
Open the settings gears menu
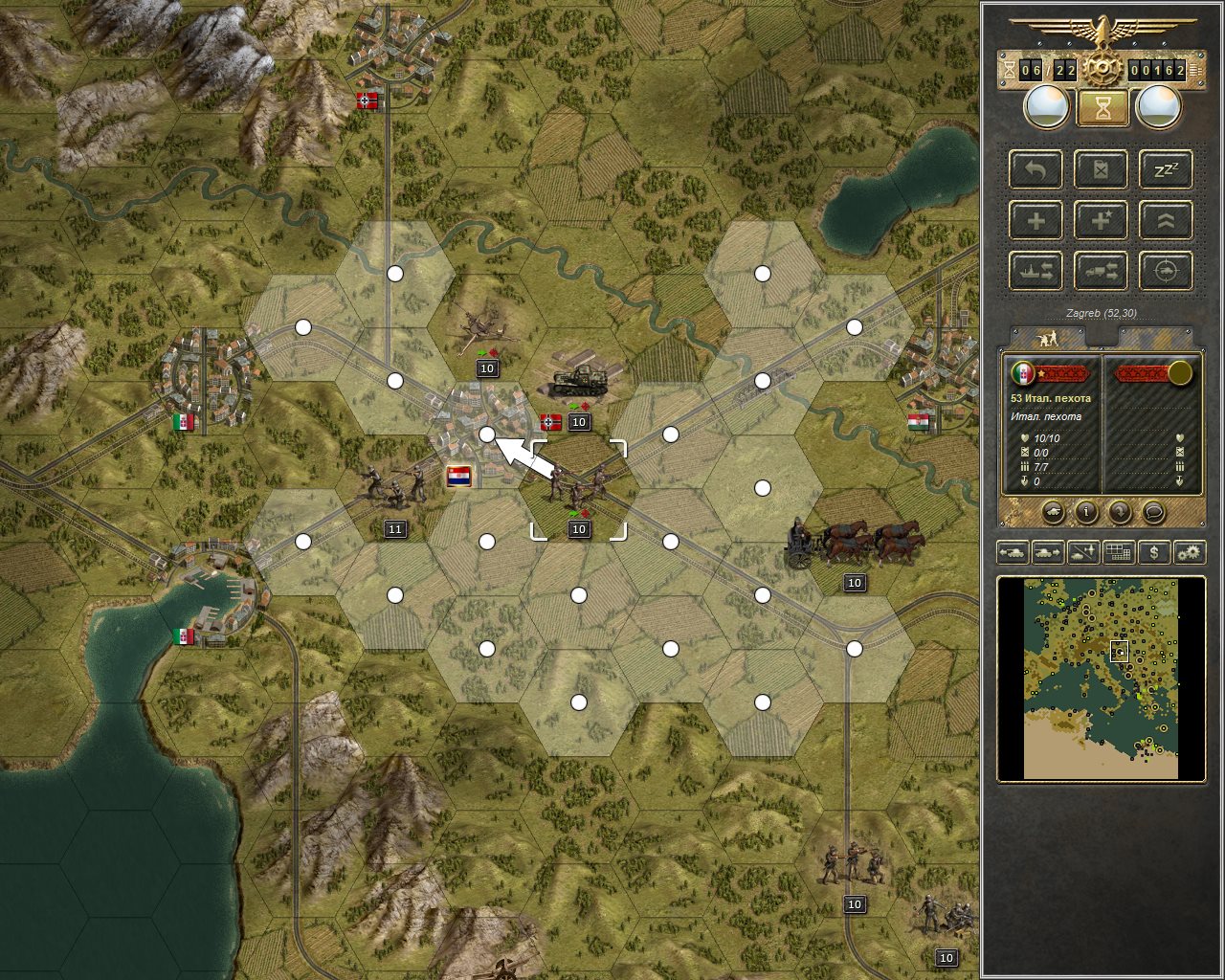click(1189, 552)
